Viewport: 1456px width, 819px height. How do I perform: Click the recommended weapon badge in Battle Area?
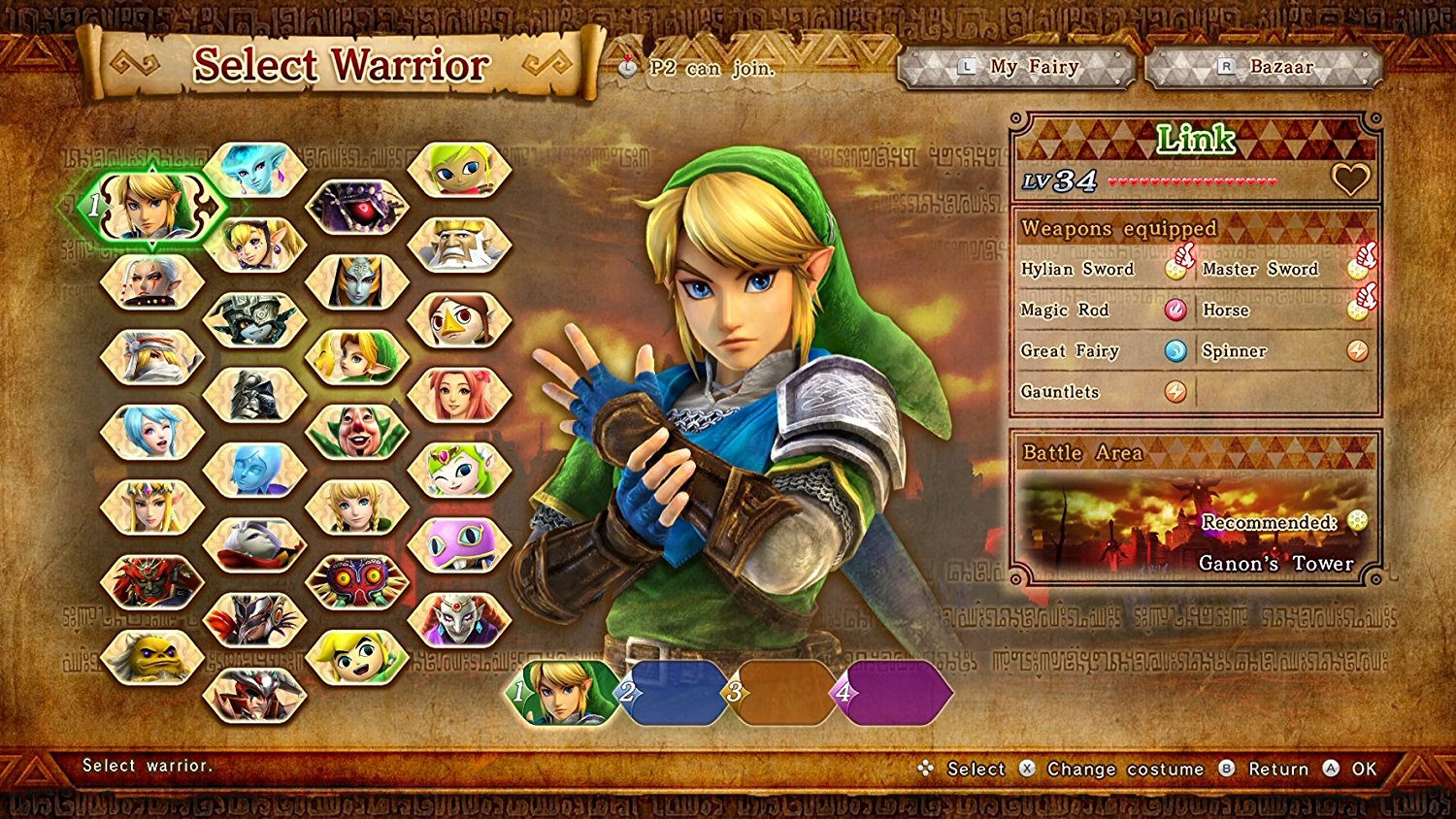point(1355,522)
